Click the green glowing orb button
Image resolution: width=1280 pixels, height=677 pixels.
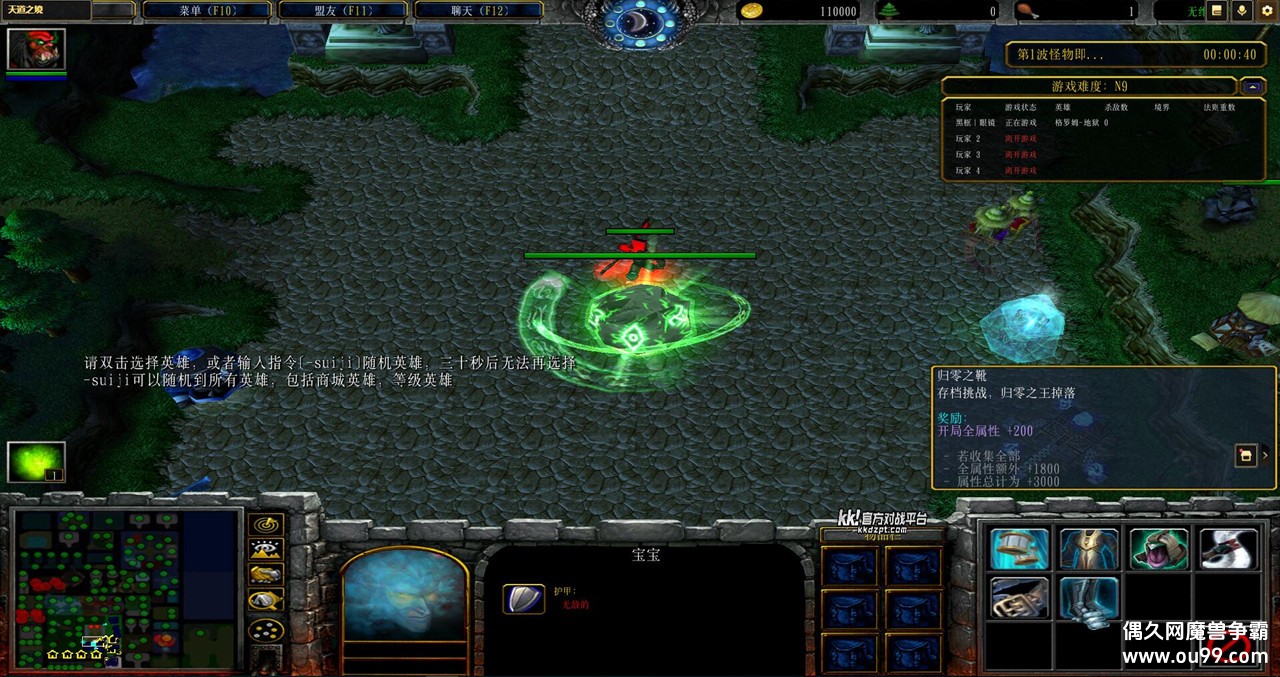click(36, 462)
